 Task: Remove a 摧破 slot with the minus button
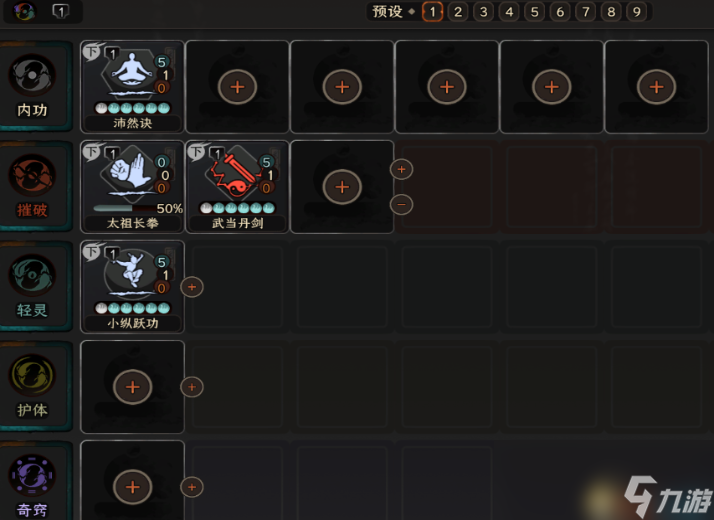click(x=401, y=204)
